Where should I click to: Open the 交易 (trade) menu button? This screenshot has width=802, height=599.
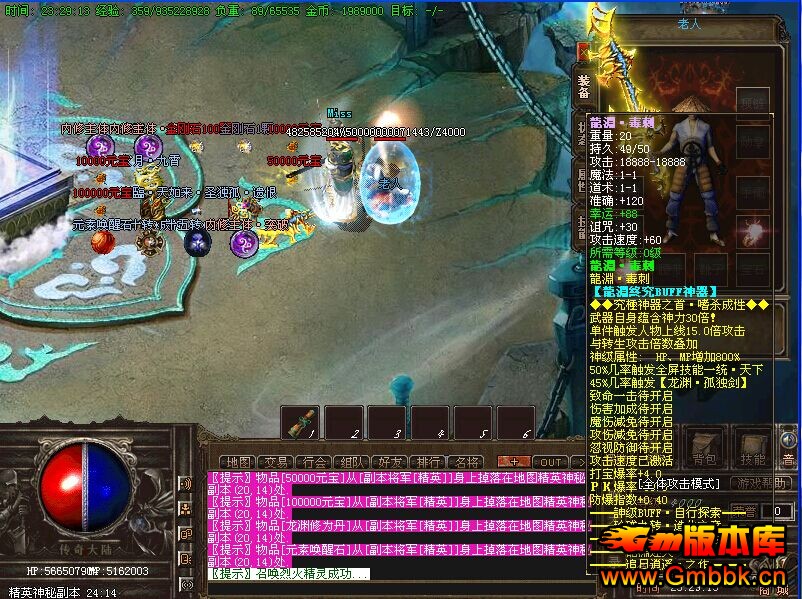pos(277,462)
